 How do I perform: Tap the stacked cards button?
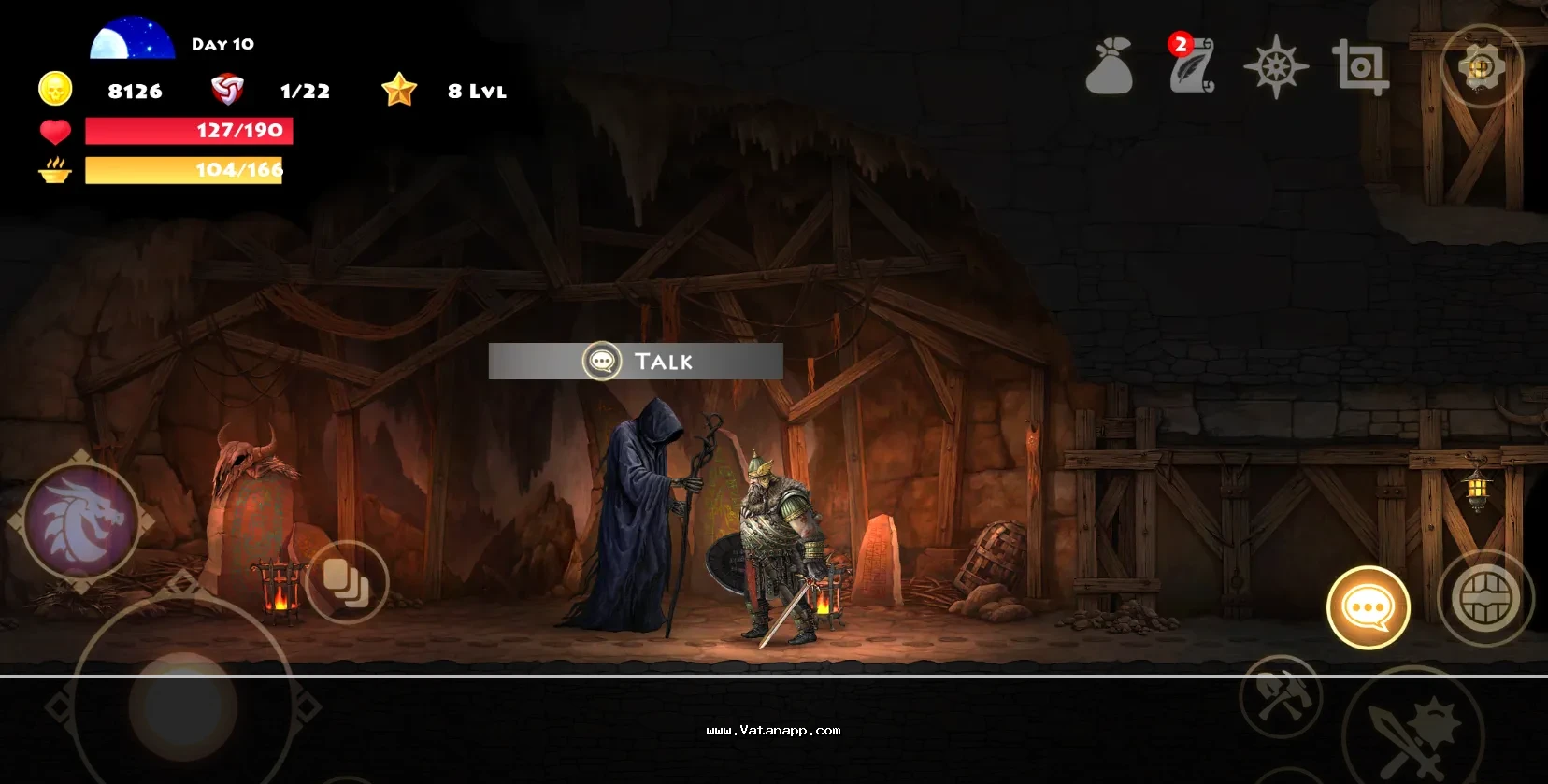[x=347, y=582]
